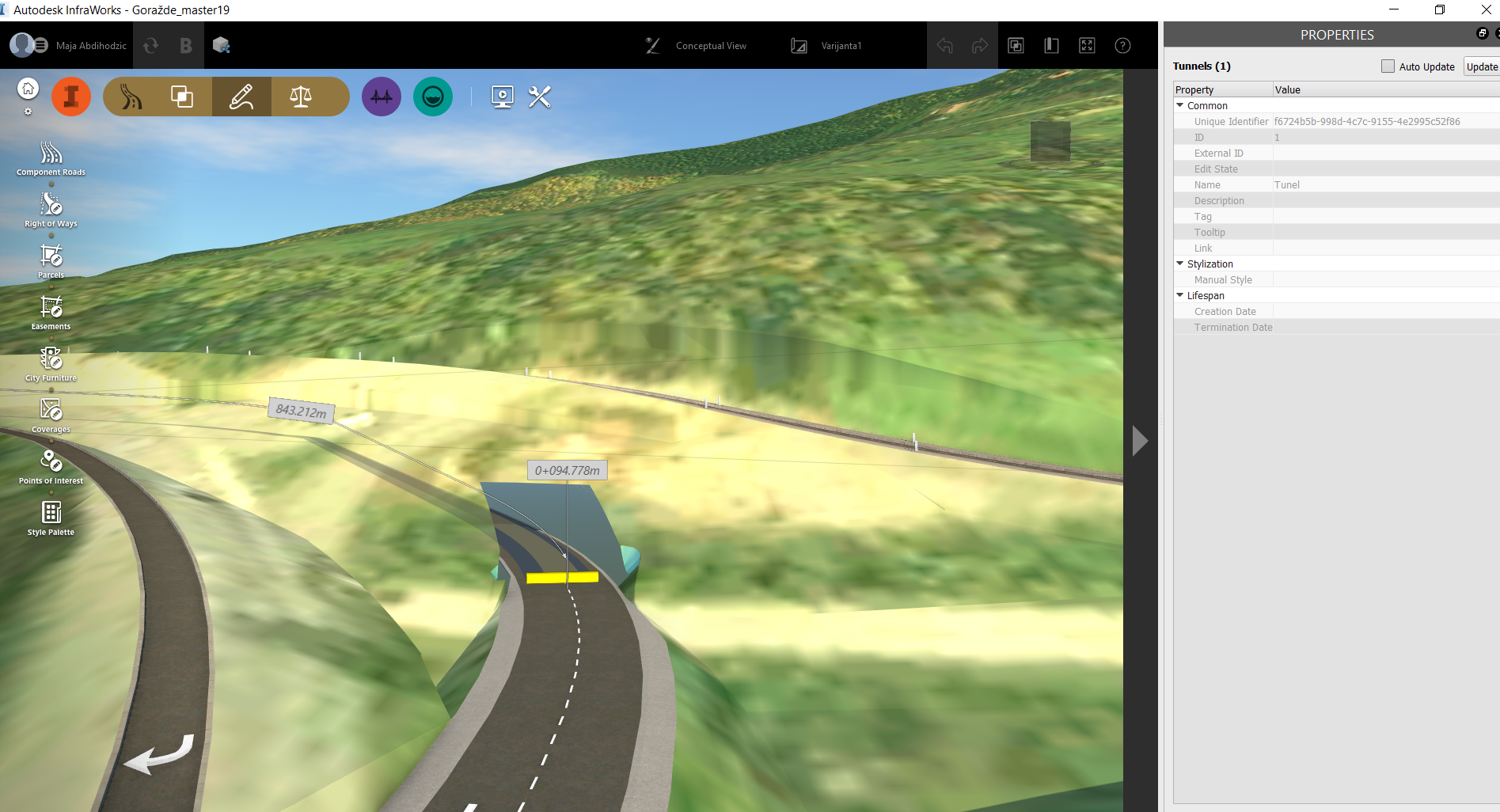Collapse the Stylization section
Screen dimensions: 1500x812
[1179, 264]
